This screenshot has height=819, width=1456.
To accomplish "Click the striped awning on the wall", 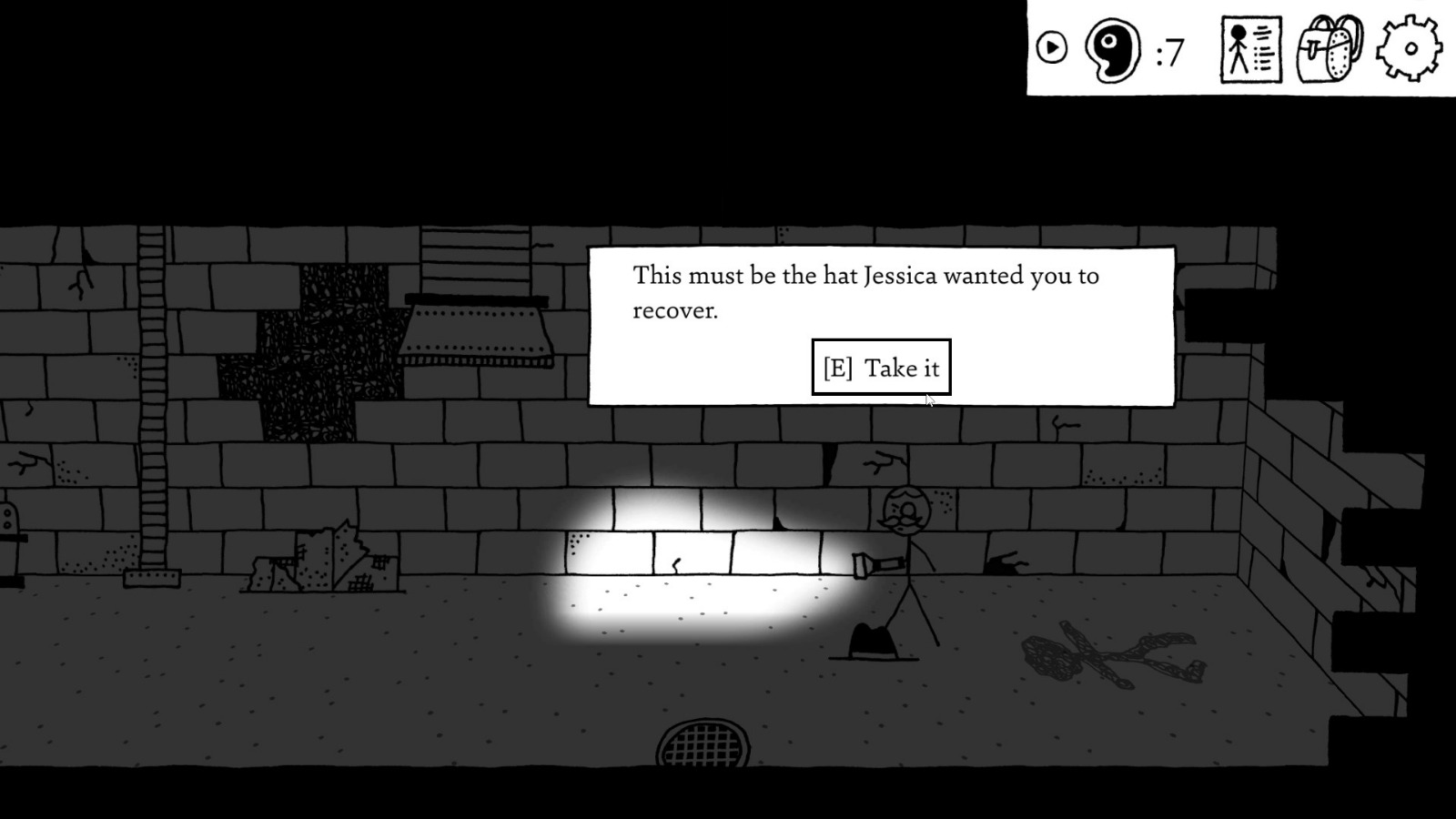I will pos(478,328).
